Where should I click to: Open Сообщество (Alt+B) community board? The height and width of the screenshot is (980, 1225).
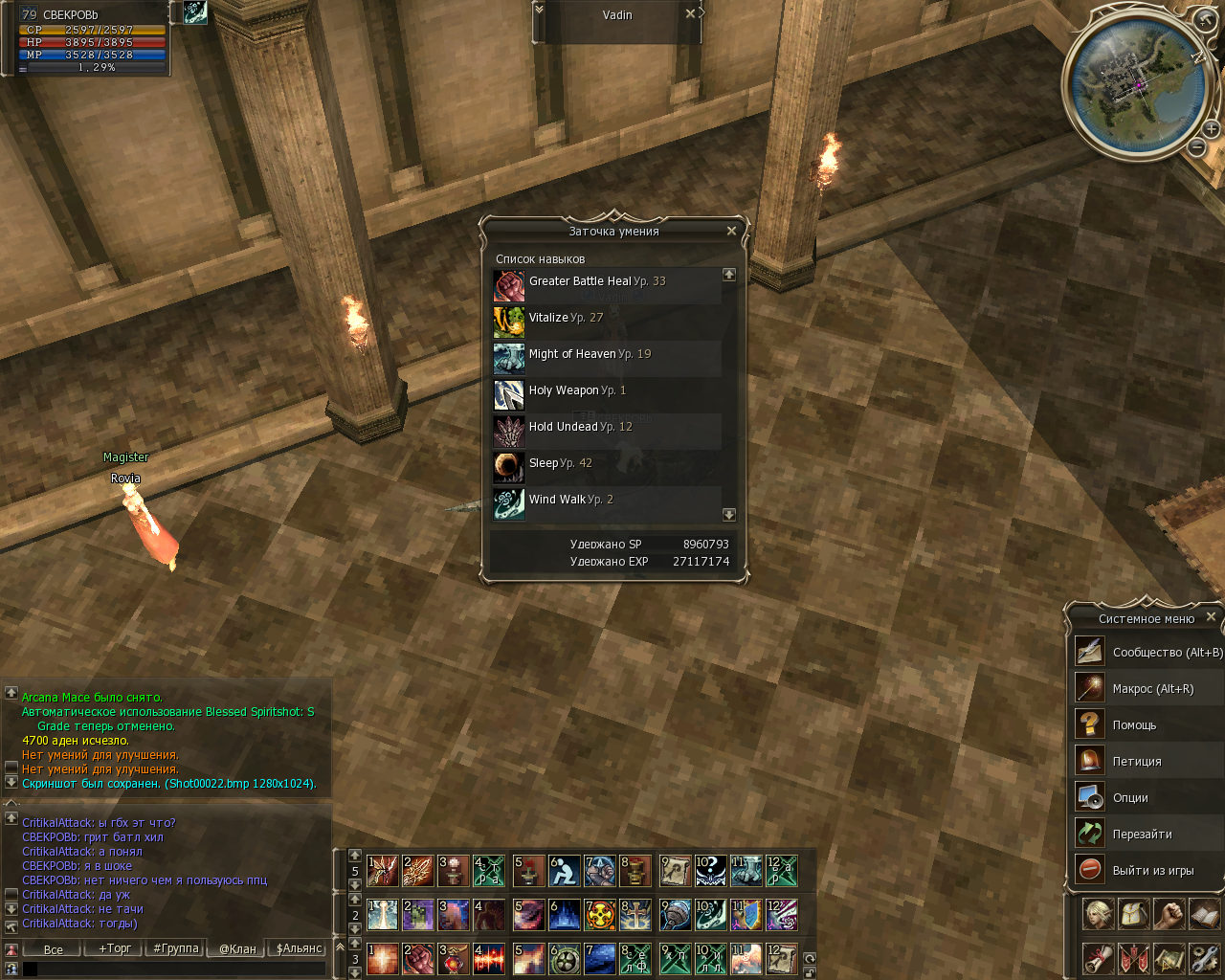point(1147,653)
